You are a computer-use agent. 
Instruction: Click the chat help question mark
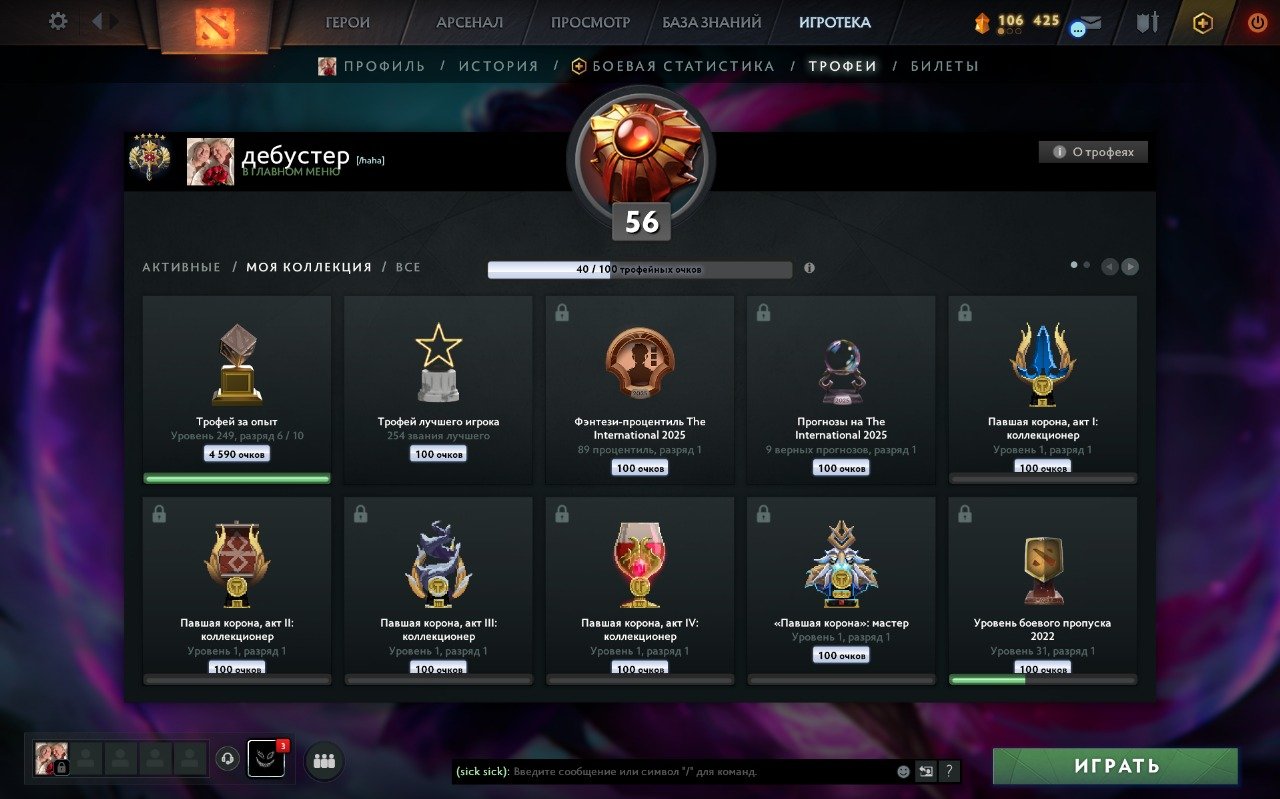tap(948, 771)
